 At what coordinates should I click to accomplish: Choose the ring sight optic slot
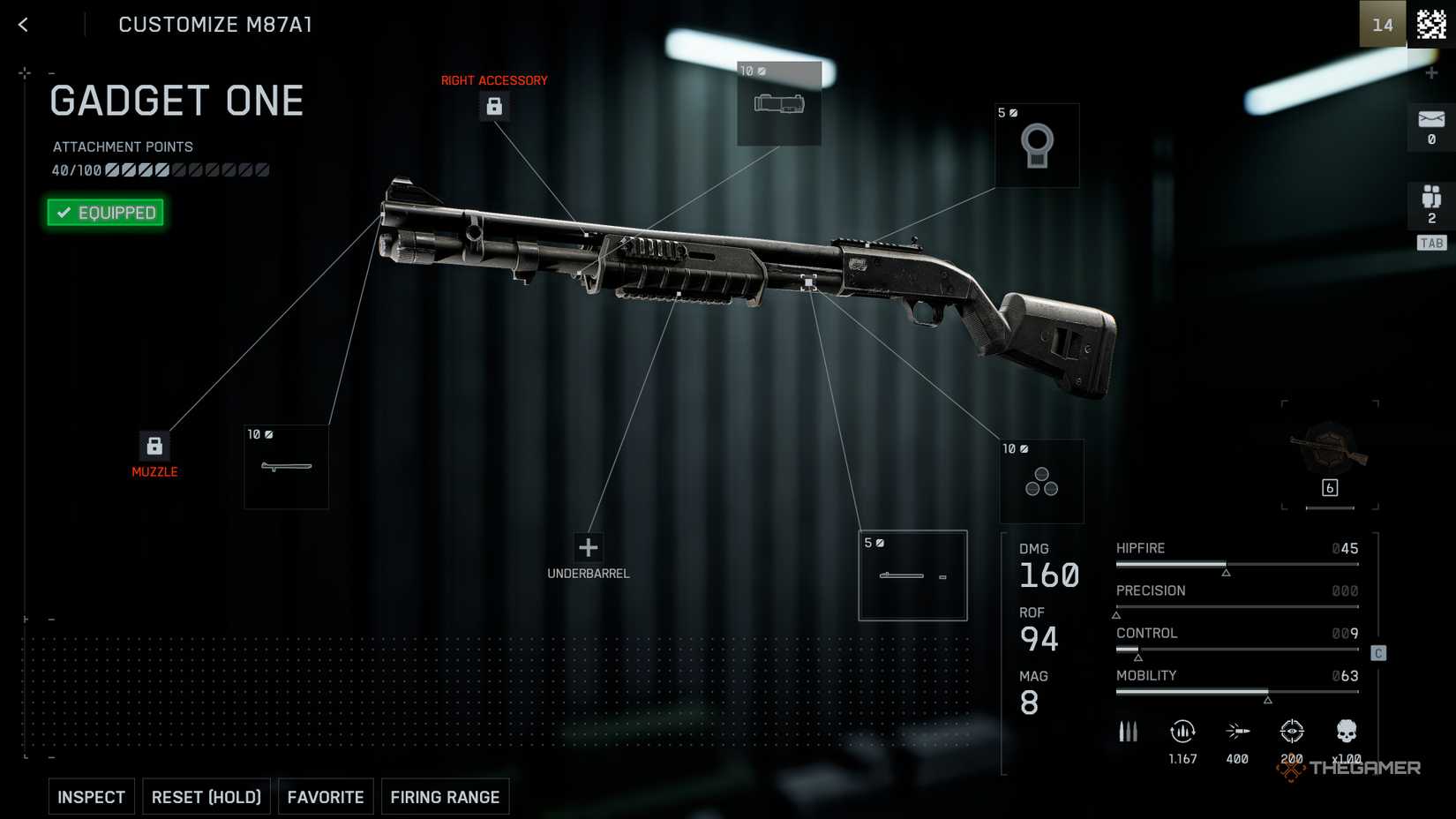[x=1037, y=146]
